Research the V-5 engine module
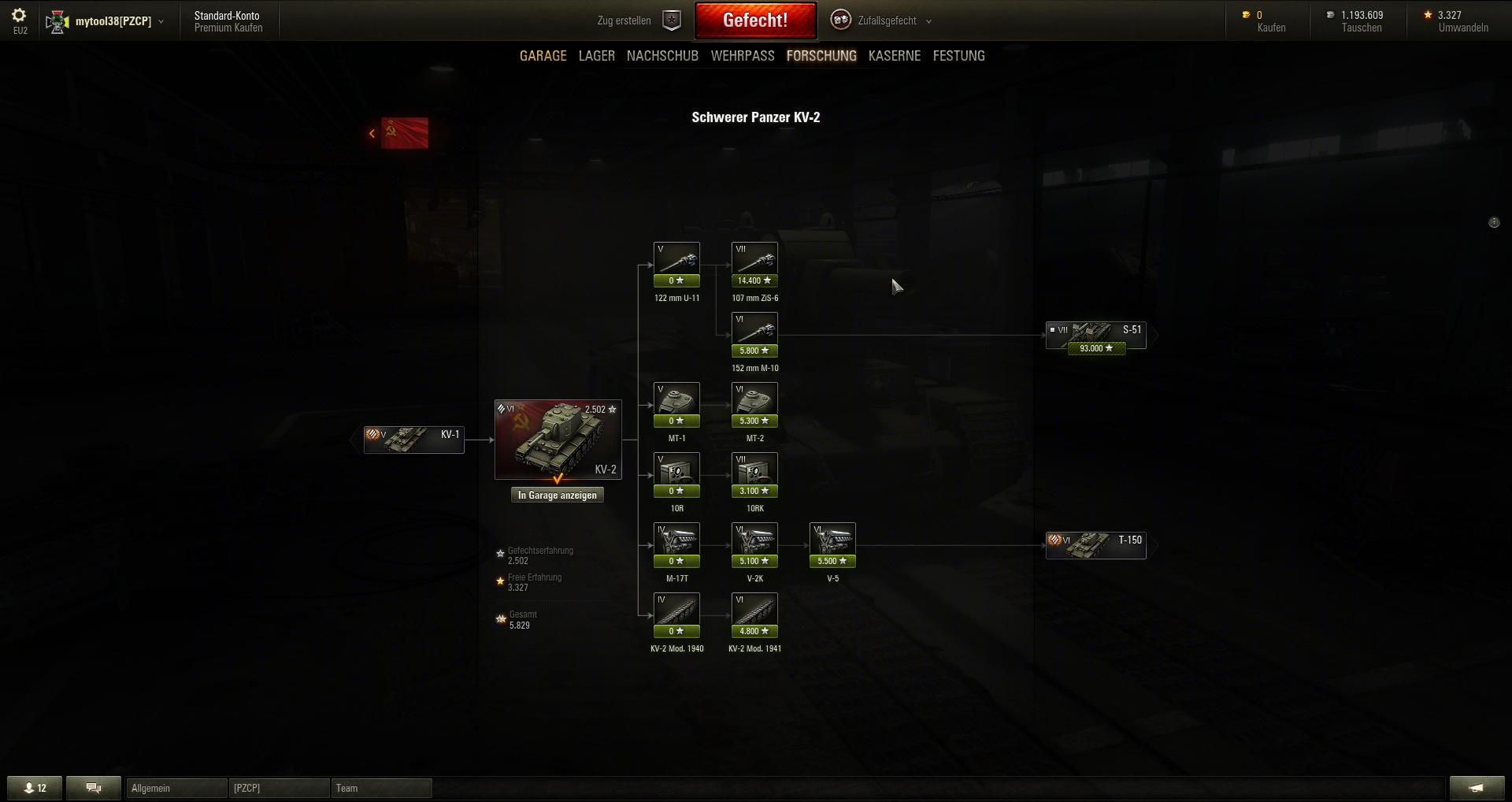This screenshot has height=802, width=1512. tap(832, 545)
